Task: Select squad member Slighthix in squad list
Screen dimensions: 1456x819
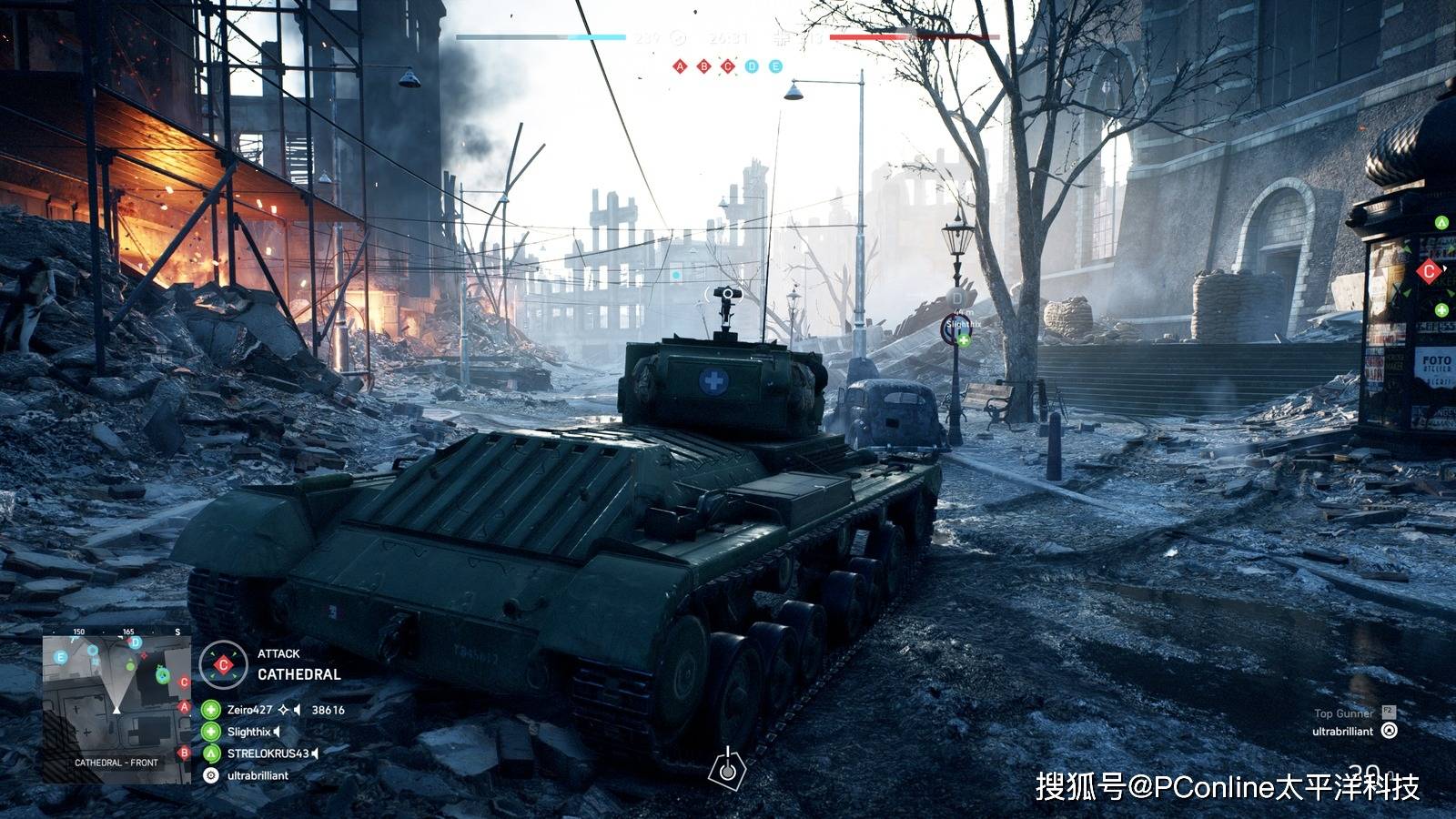Action: [248, 732]
